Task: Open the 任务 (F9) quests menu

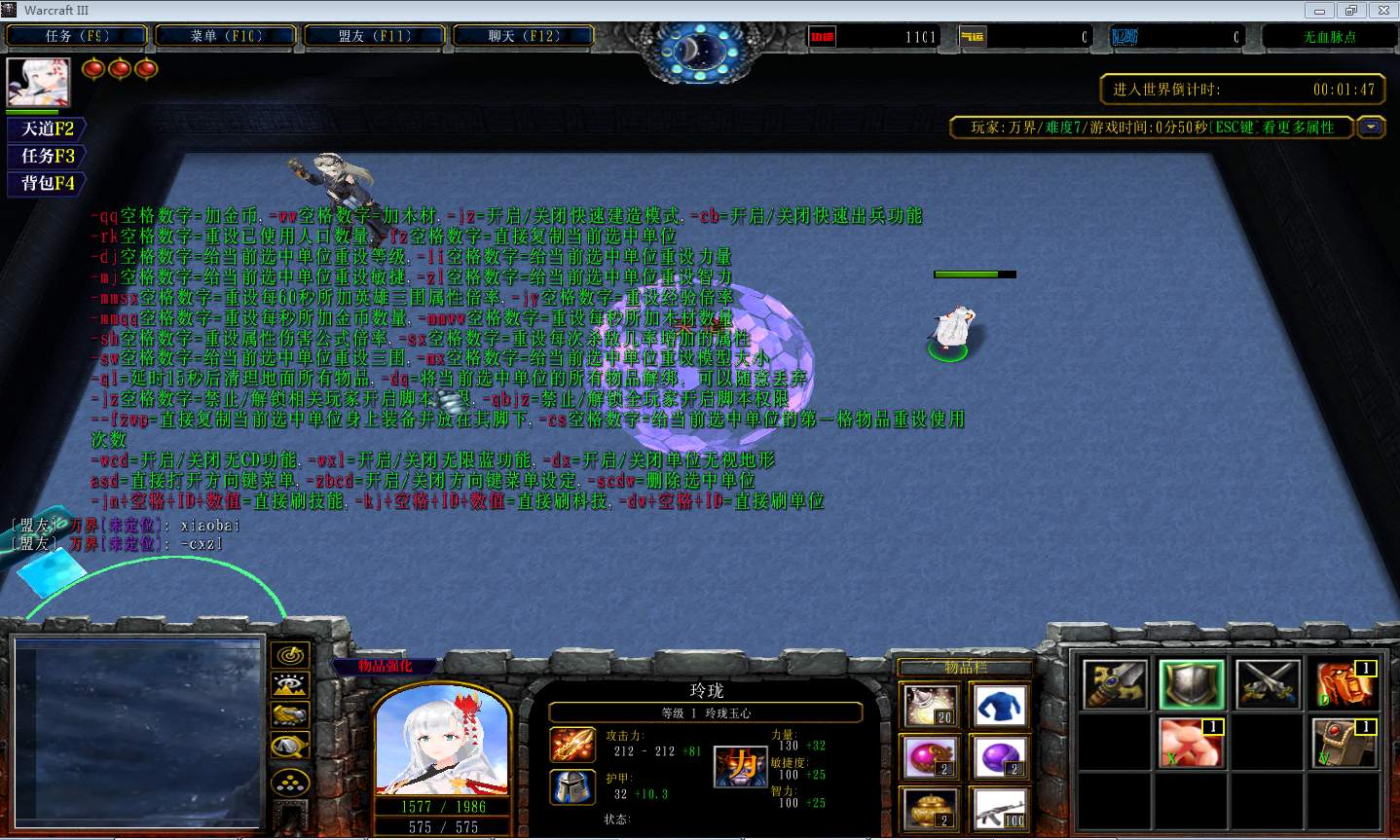Action: pyautogui.click(x=77, y=36)
